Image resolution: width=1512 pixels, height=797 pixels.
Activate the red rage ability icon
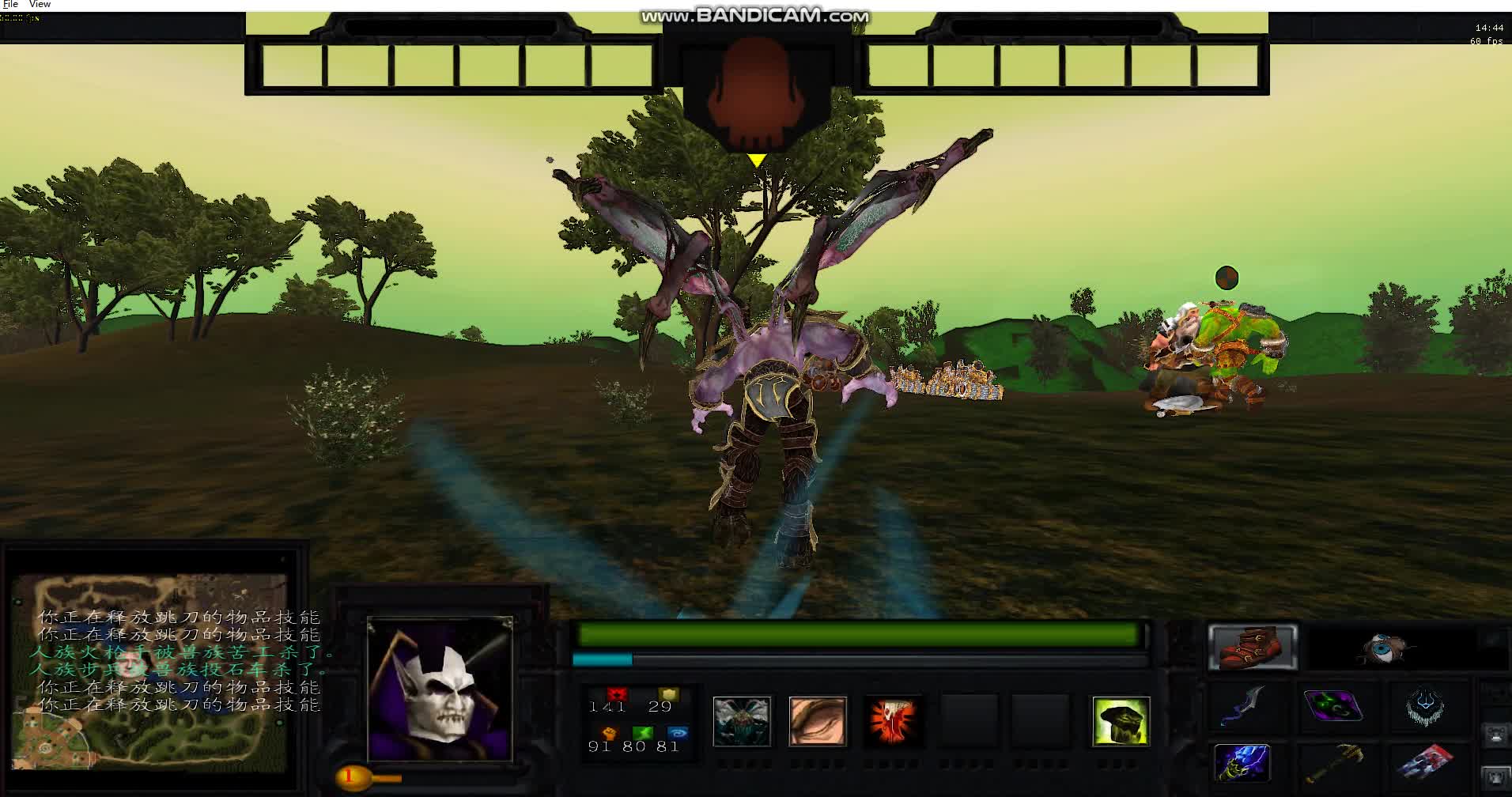tap(892, 722)
